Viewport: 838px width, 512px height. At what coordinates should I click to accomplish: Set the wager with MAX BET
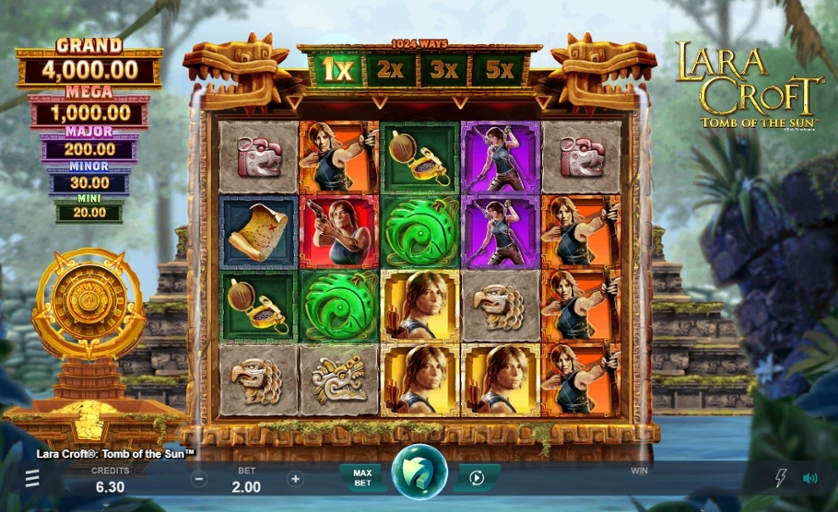pos(362,478)
